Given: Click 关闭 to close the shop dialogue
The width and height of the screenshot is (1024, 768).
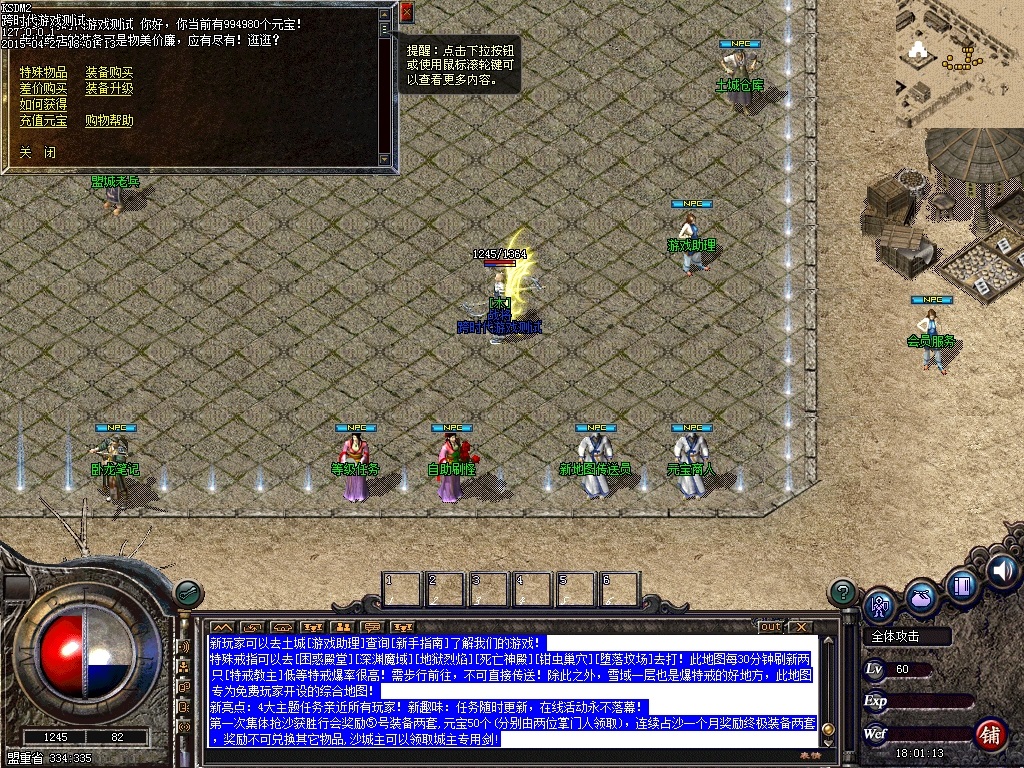Looking at the screenshot, I should click(x=37, y=153).
